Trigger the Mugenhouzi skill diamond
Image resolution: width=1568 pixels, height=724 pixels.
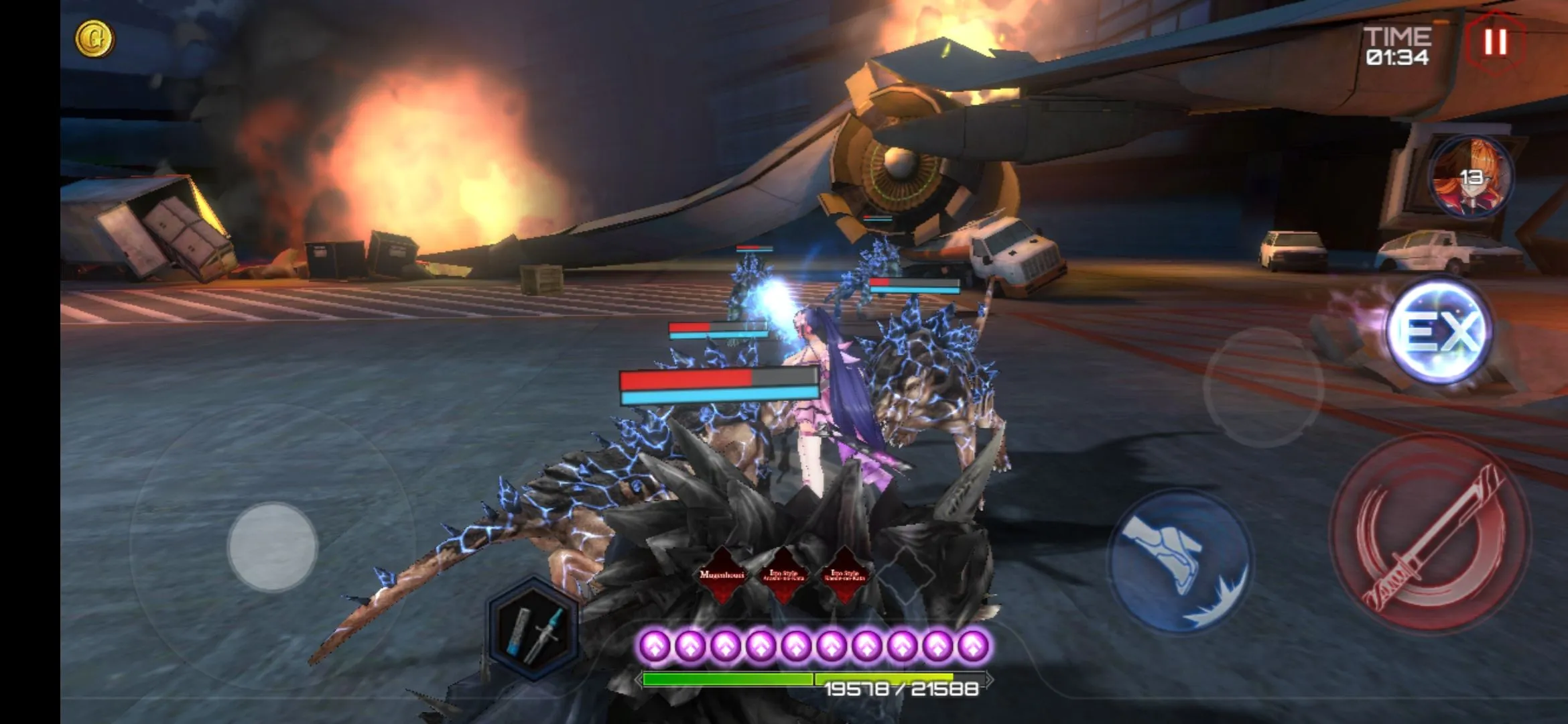click(722, 575)
